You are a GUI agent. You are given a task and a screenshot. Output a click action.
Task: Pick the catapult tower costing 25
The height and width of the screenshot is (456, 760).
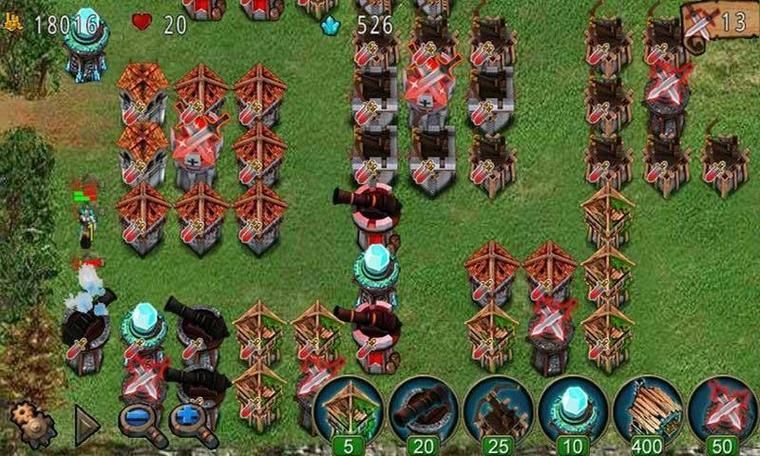(x=497, y=408)
